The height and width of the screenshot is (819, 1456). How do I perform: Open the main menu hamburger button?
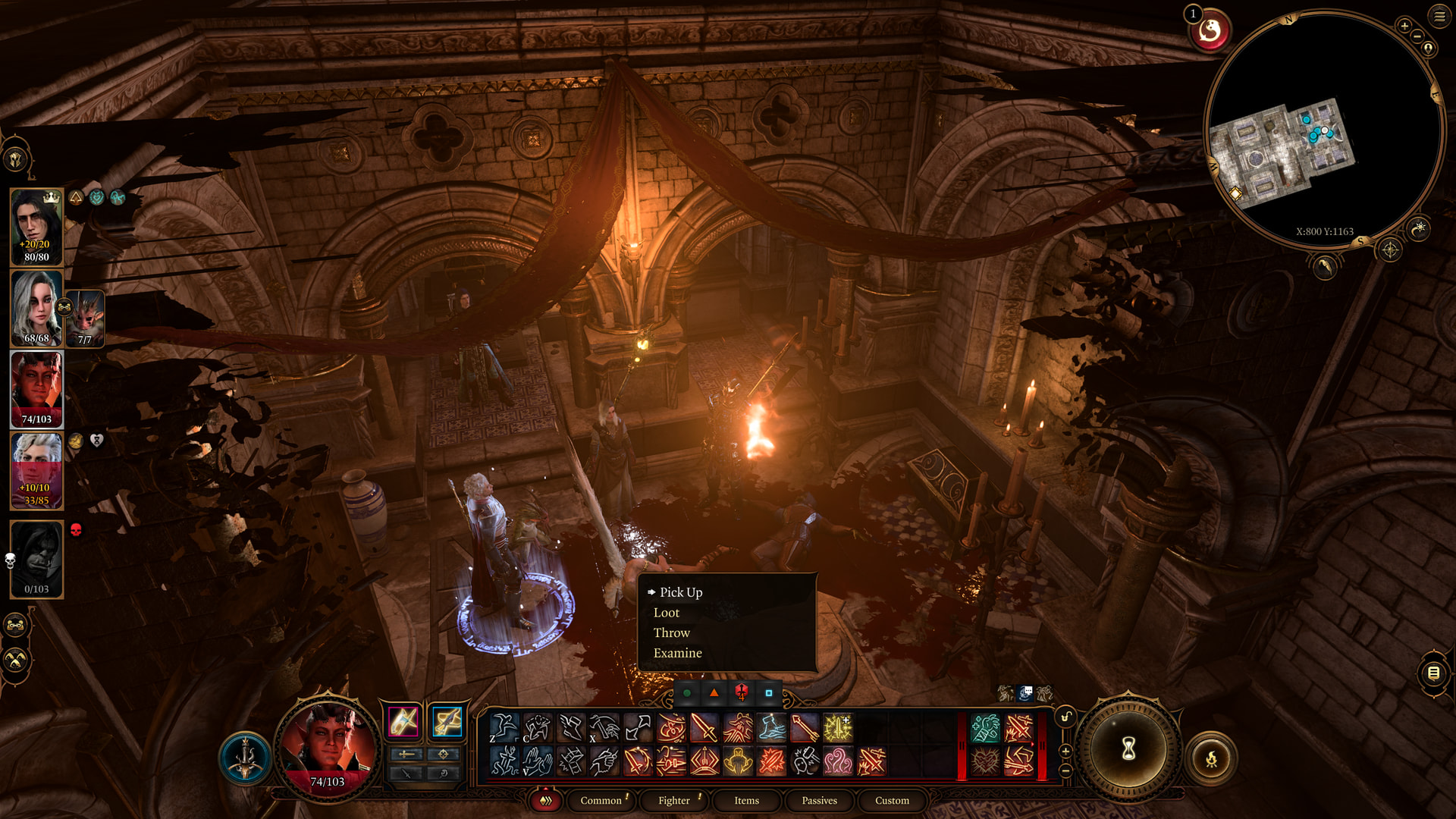[x=1439, y=16]
